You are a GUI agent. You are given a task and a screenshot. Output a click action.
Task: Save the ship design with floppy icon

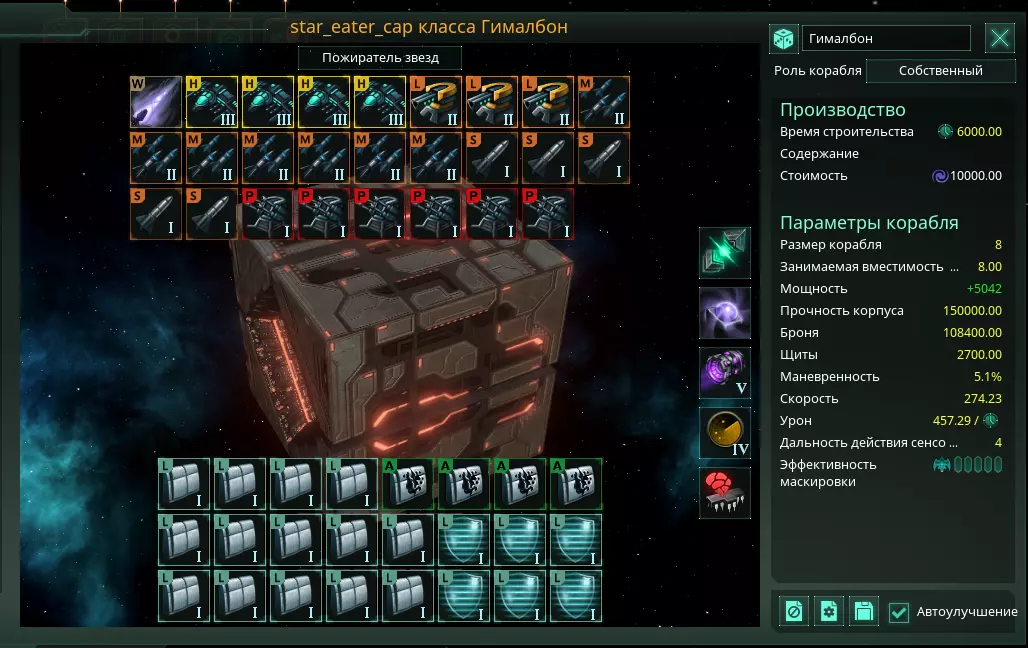tap(863, 611)
